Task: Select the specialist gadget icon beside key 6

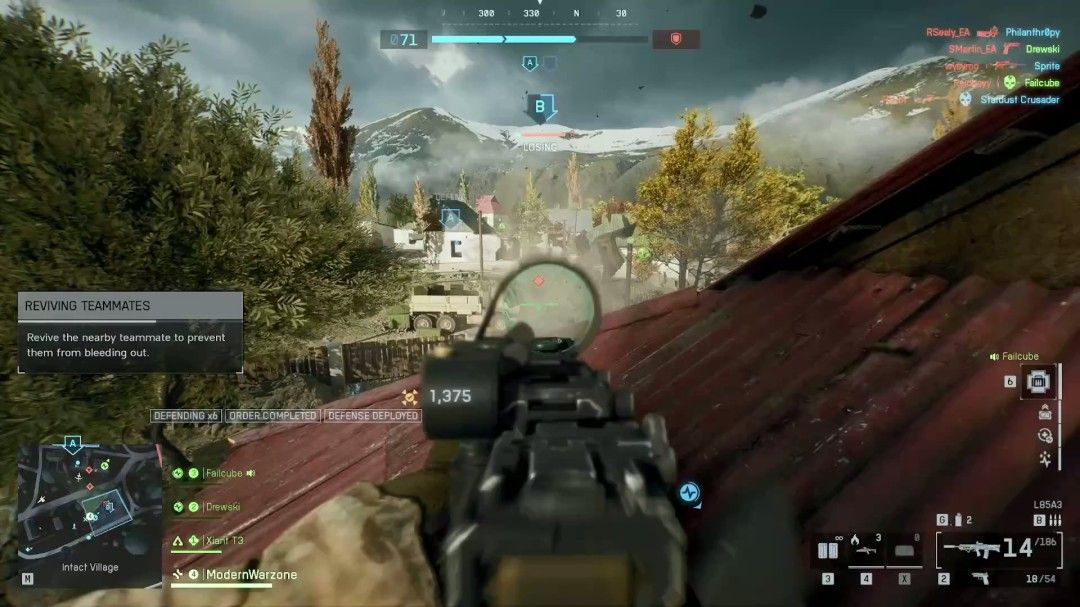Action: pyautogui.click(x=1040, y=381)
